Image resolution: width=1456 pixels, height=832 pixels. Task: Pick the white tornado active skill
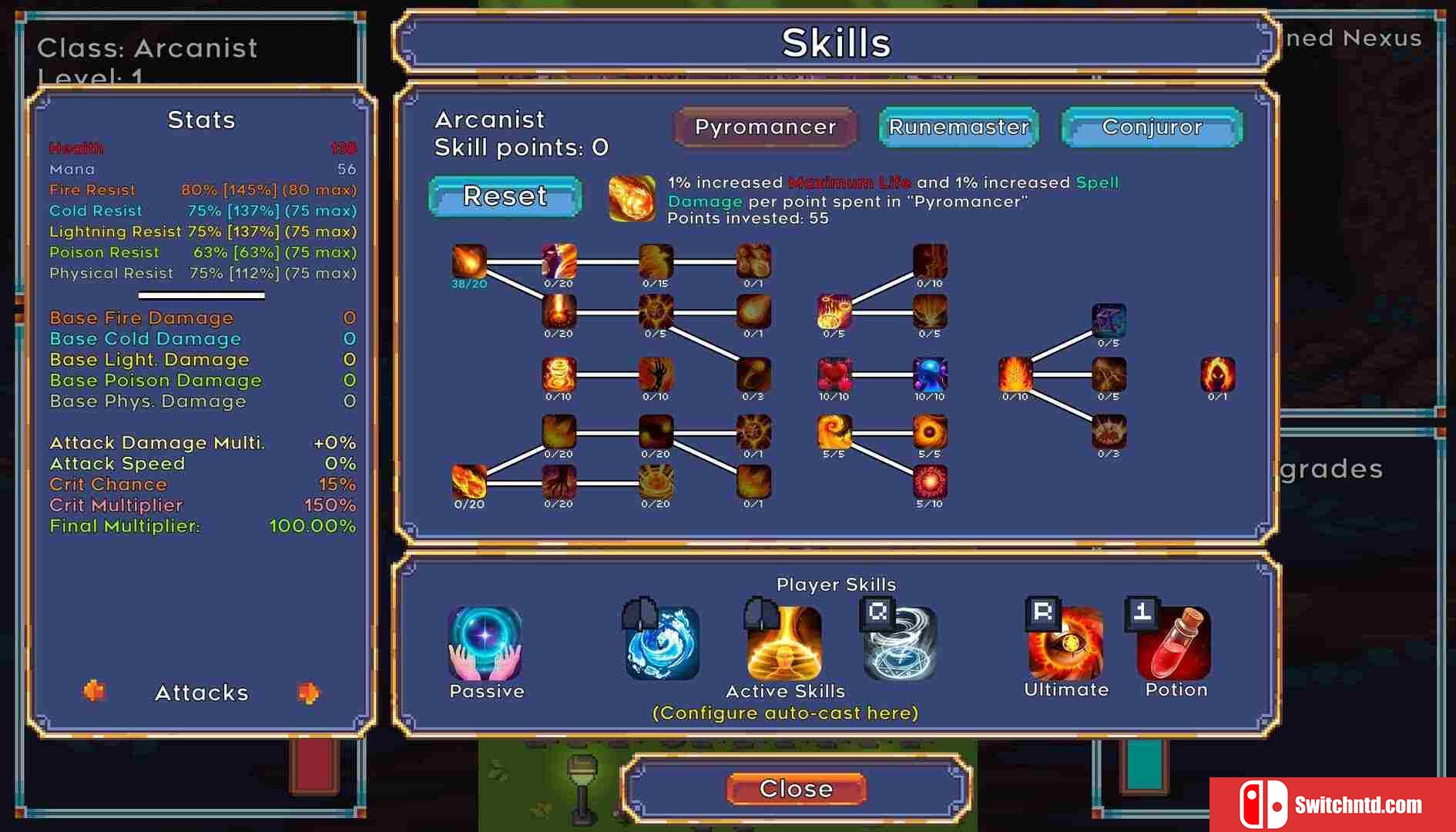(x=900, y=643)
